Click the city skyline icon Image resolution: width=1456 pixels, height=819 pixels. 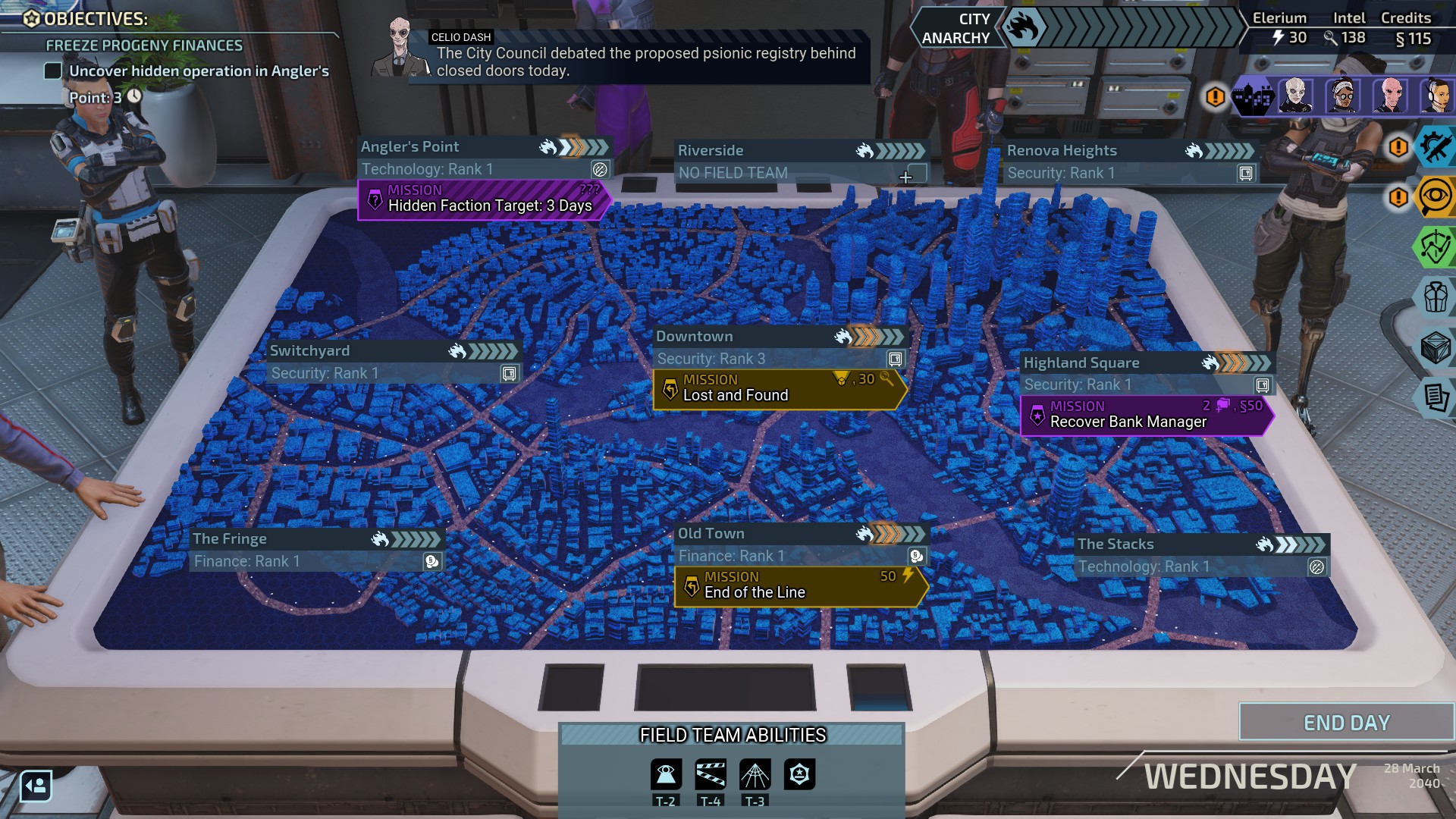pyautogui.click(x=1253, y=97)
